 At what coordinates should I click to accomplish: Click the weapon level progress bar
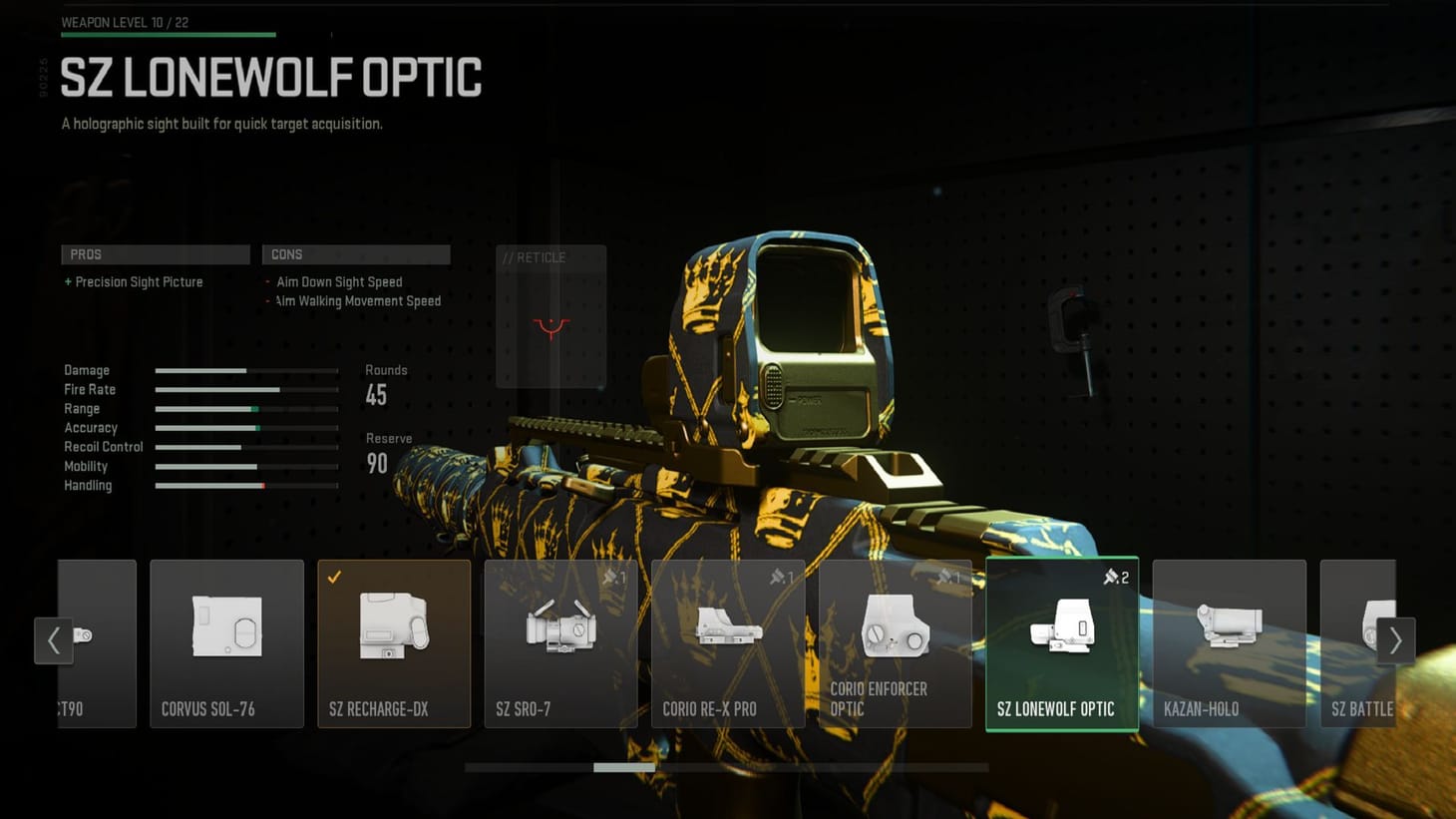168,33
